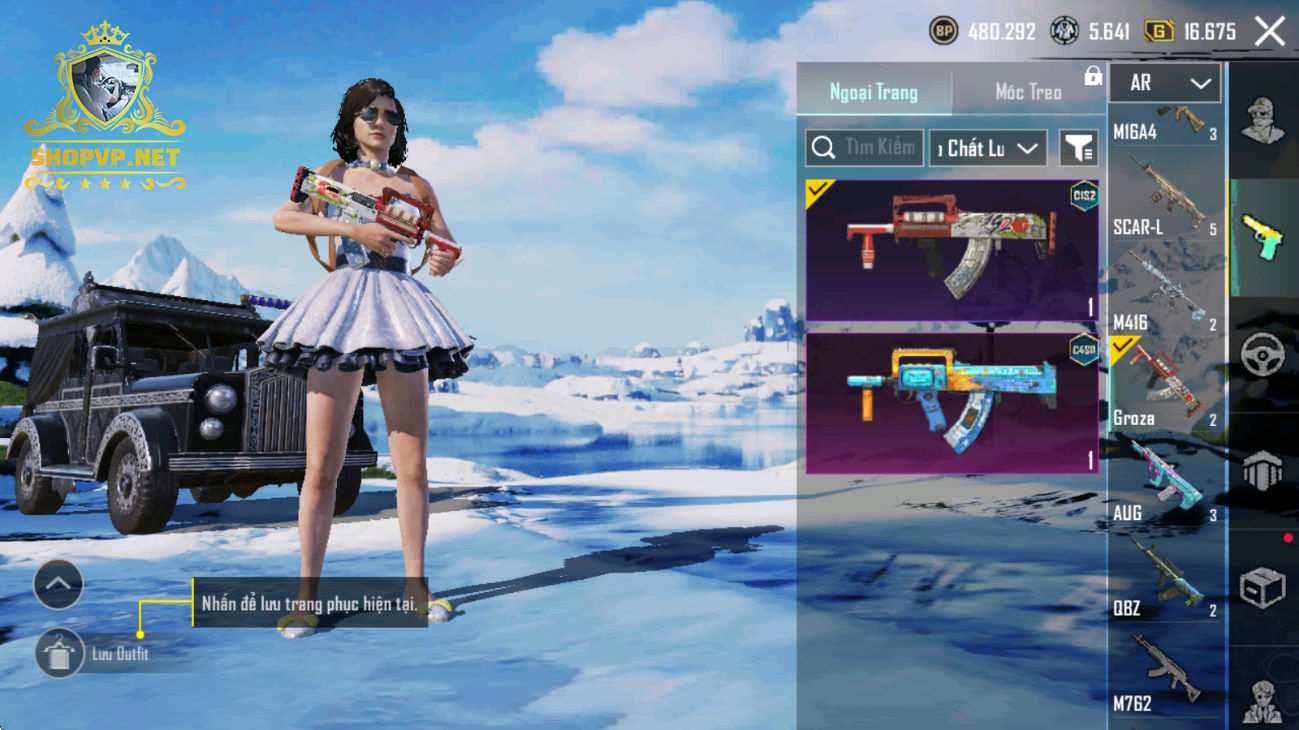Choose the blue and gold Groza skin

pyautogui.click(x=952, y=403)
